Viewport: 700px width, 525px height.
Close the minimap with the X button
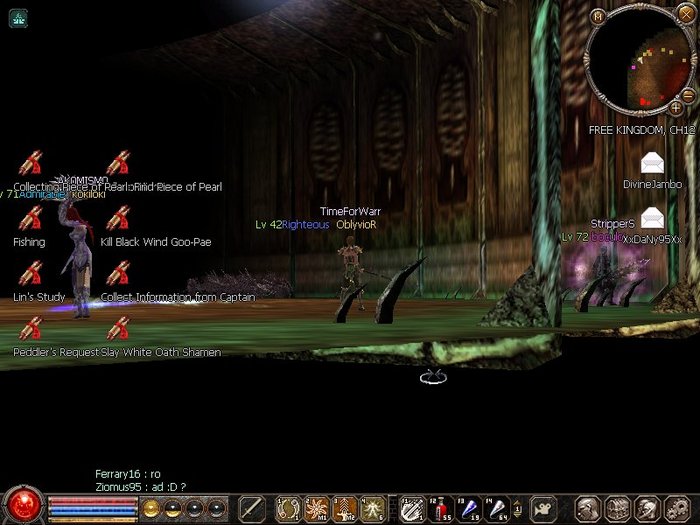(684, 16)
